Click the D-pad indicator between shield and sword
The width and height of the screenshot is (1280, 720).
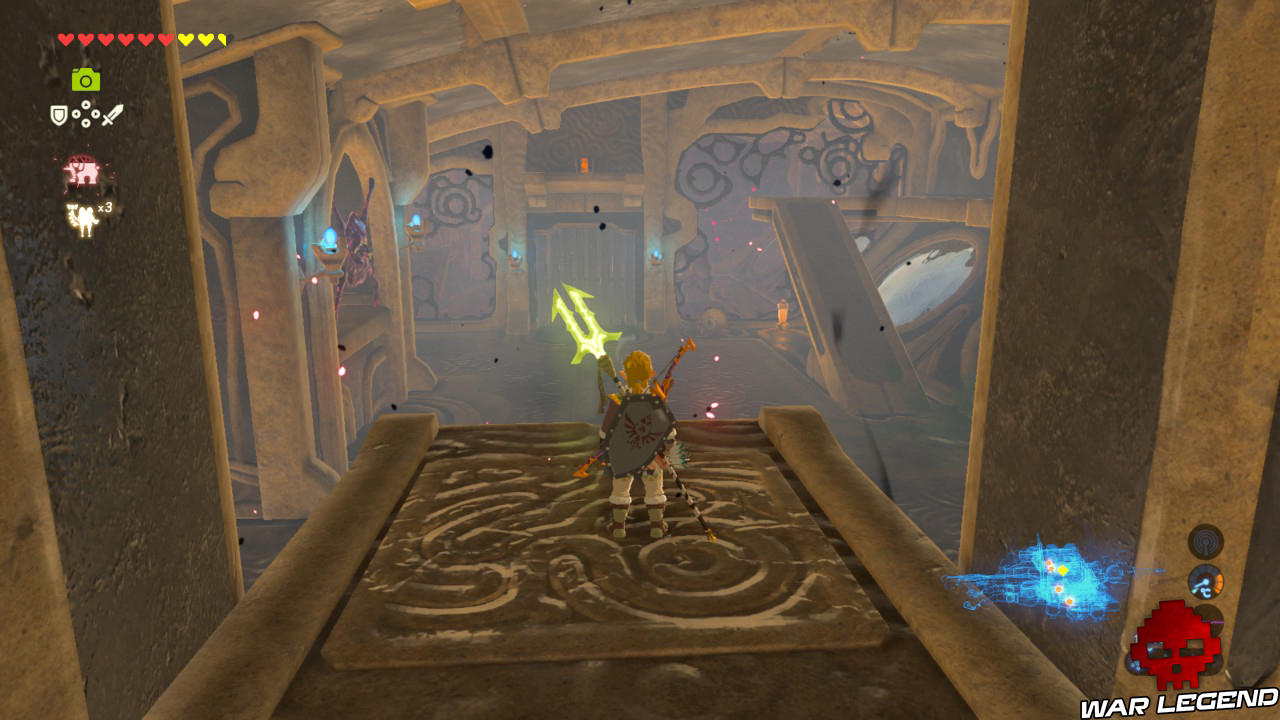pyautogui.click(x=84, y=115)
